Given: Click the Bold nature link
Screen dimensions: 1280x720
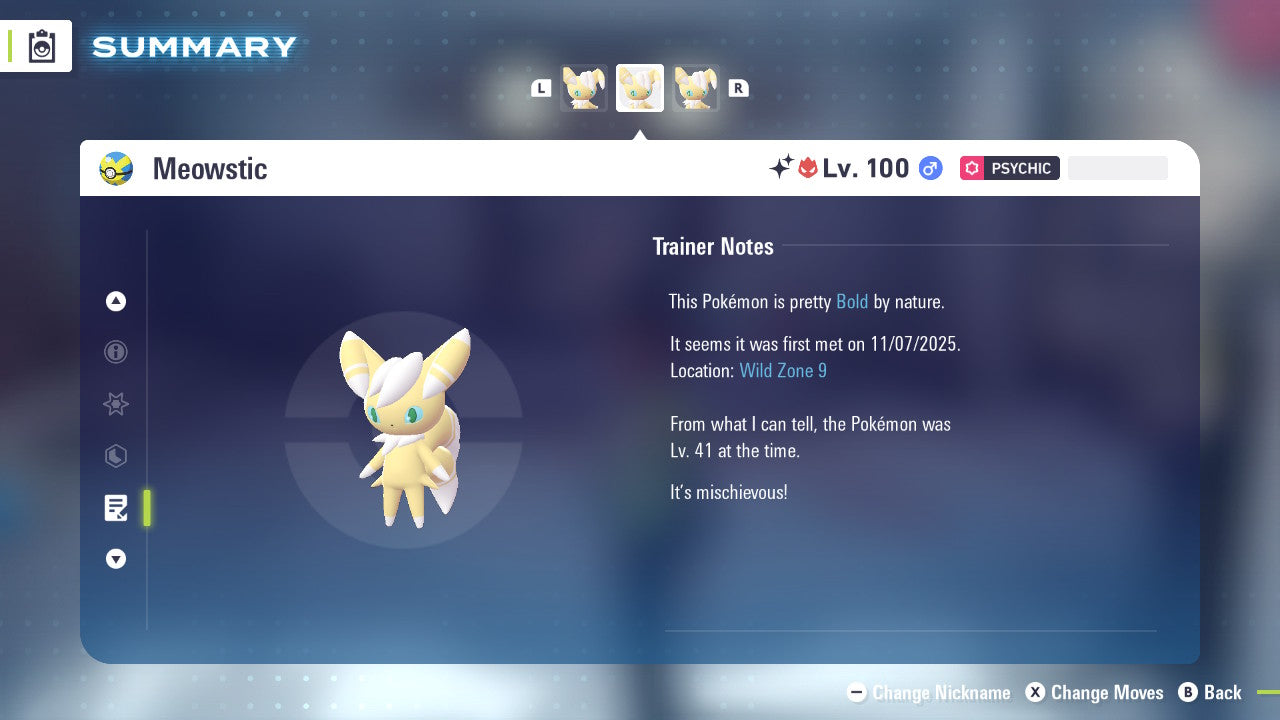Looking at the screenshot, I should [852, 301].
